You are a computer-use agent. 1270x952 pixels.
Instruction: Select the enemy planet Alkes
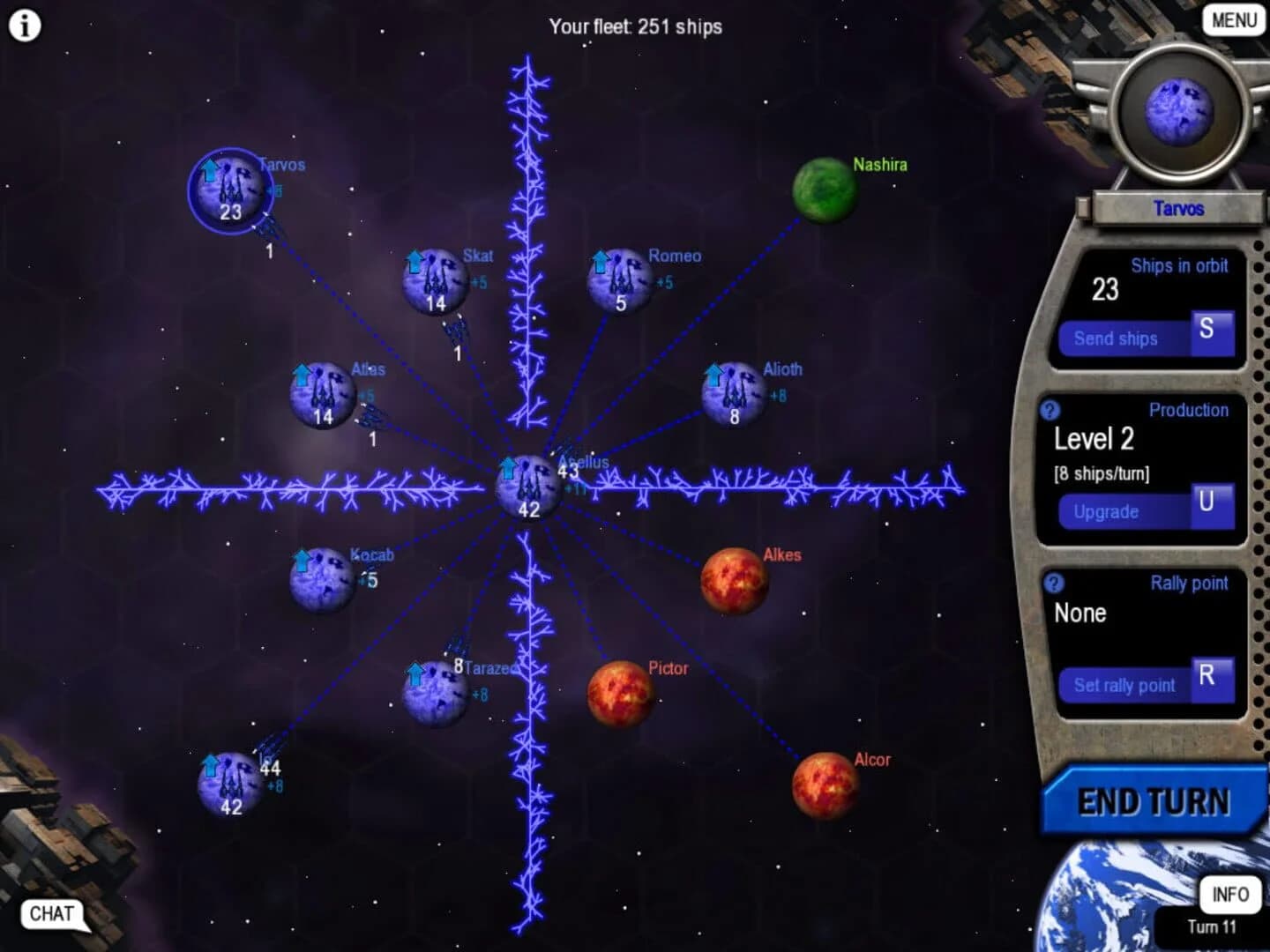coord(734,581)
